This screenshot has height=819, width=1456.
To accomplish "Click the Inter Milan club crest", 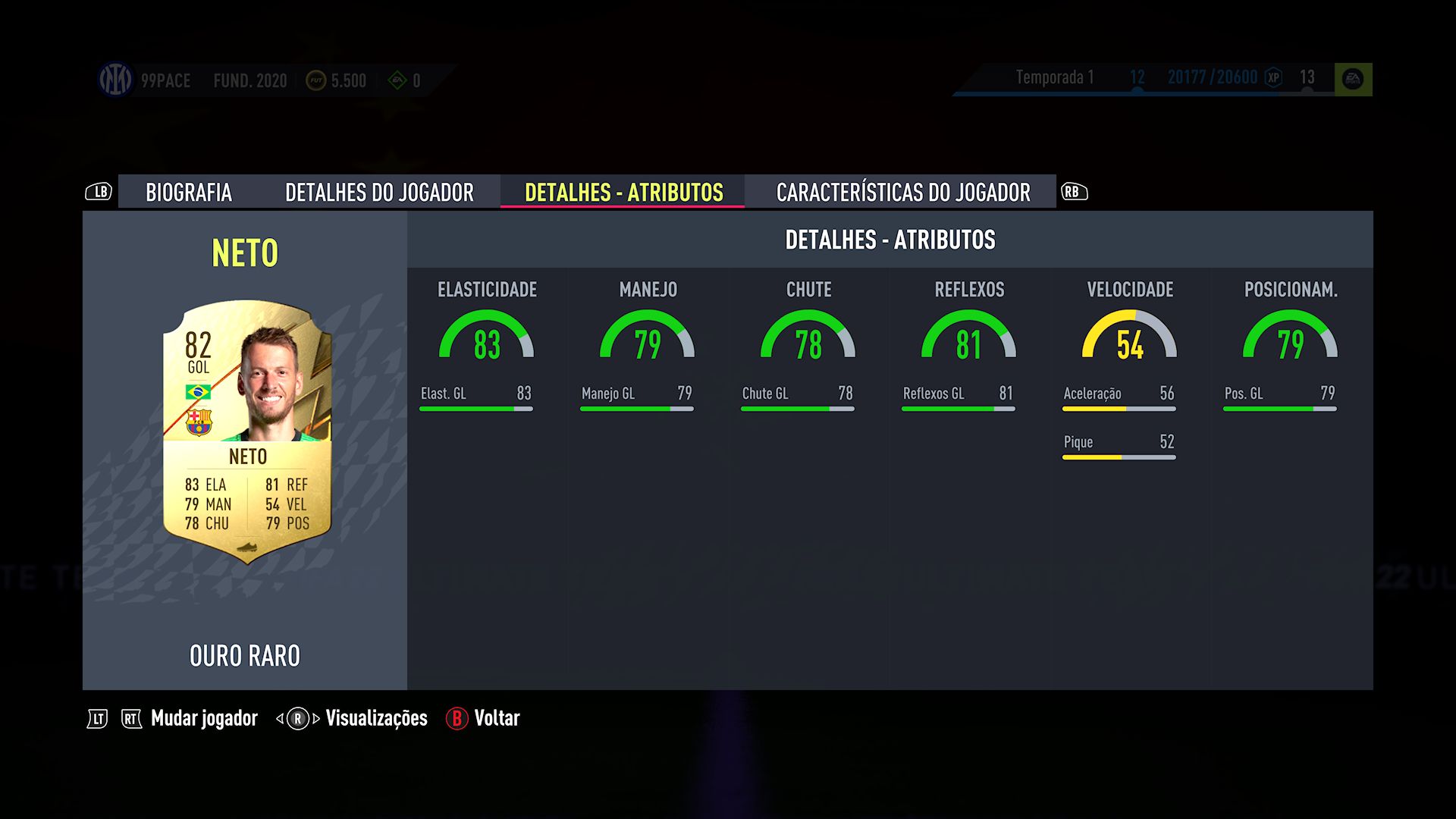I will click(x=115, y=80).
